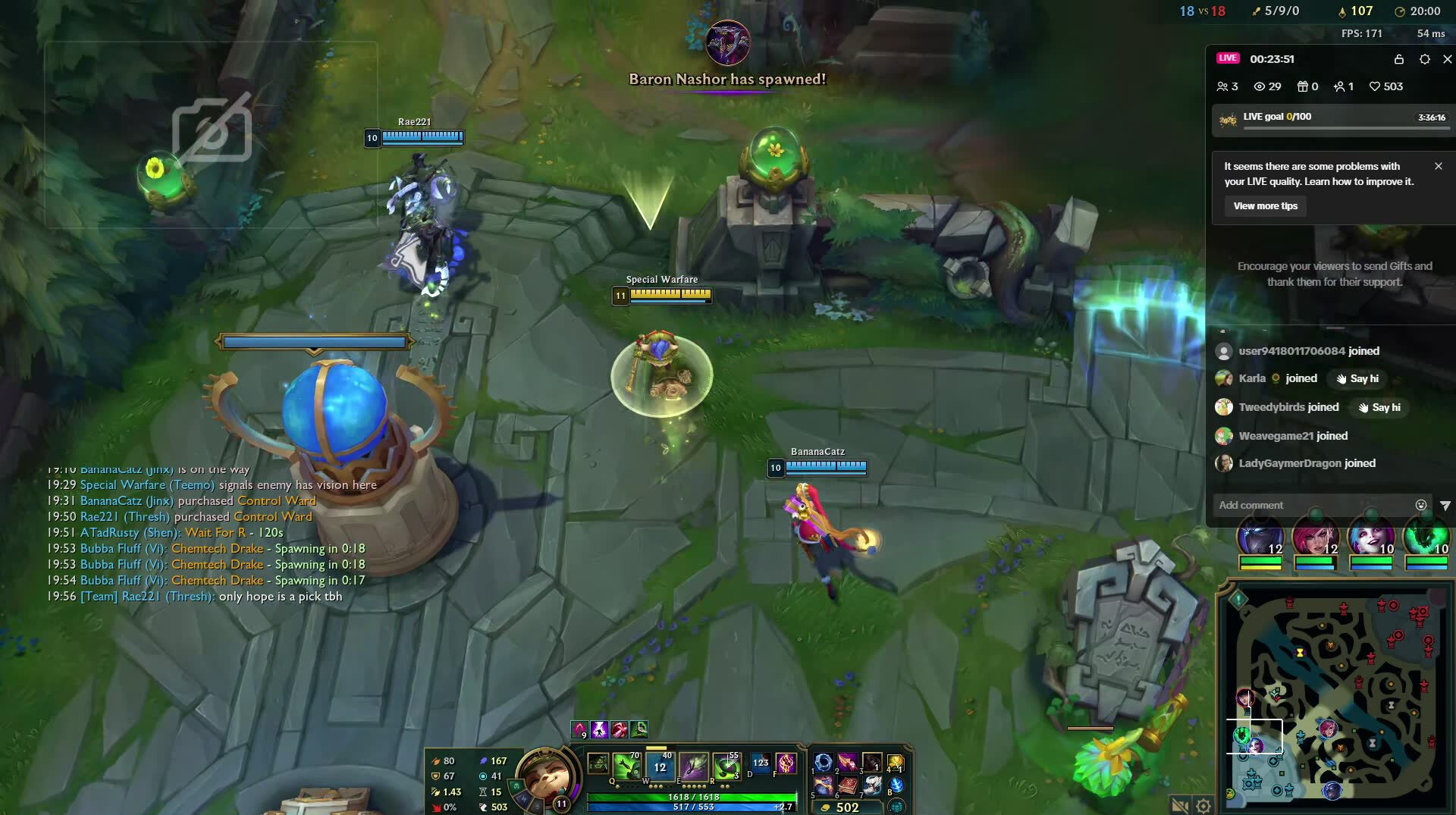Focus the Add comment field
Viewport: 1456px width, 815px height.
point(1312,505)
